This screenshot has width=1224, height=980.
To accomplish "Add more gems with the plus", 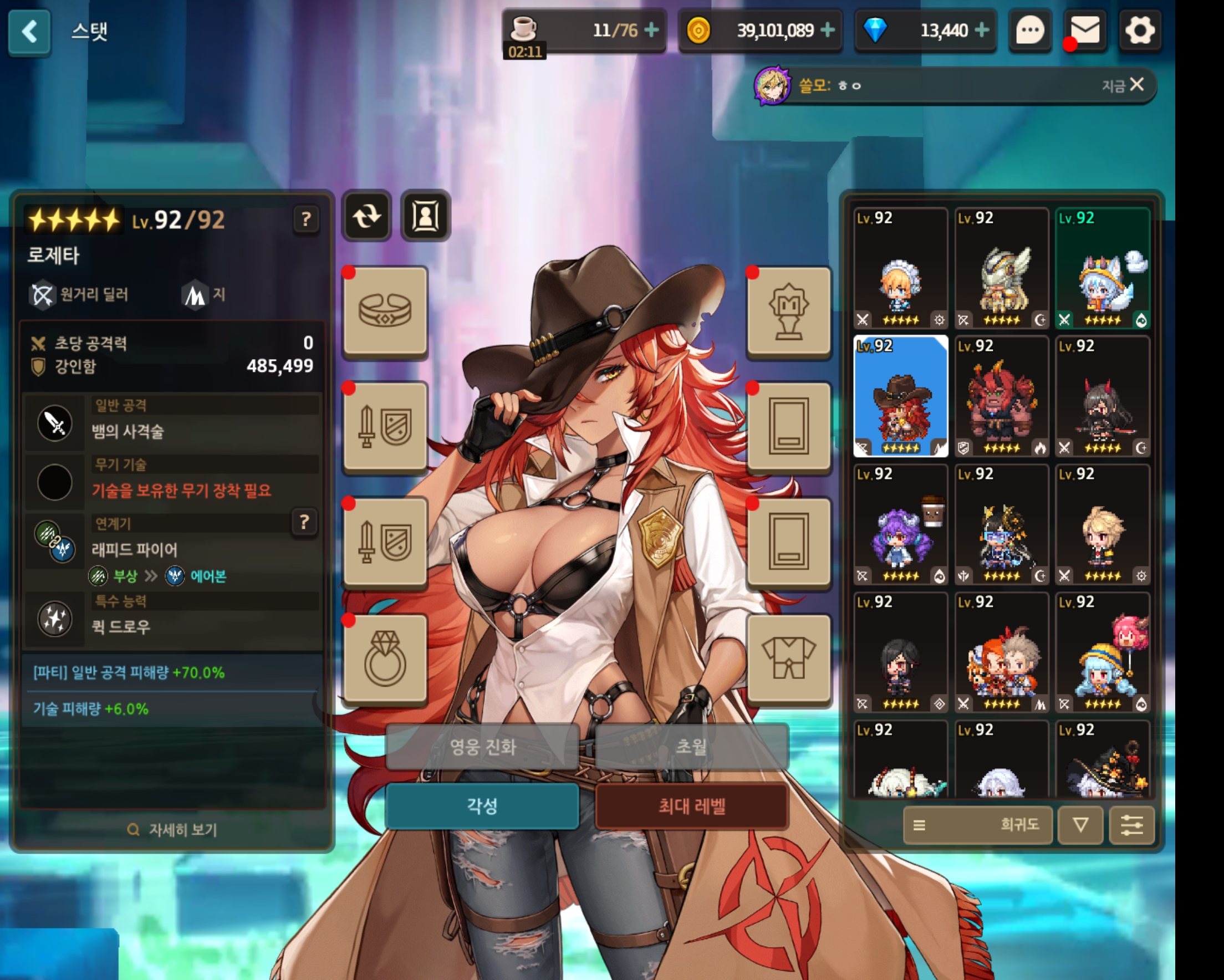I will tap(982, 30).
